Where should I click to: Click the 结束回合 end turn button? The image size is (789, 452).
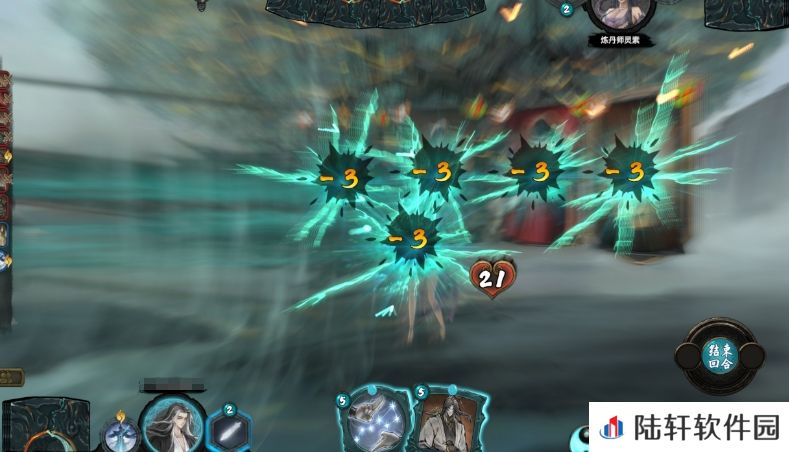pyautogui.click(x=719, y=357)
